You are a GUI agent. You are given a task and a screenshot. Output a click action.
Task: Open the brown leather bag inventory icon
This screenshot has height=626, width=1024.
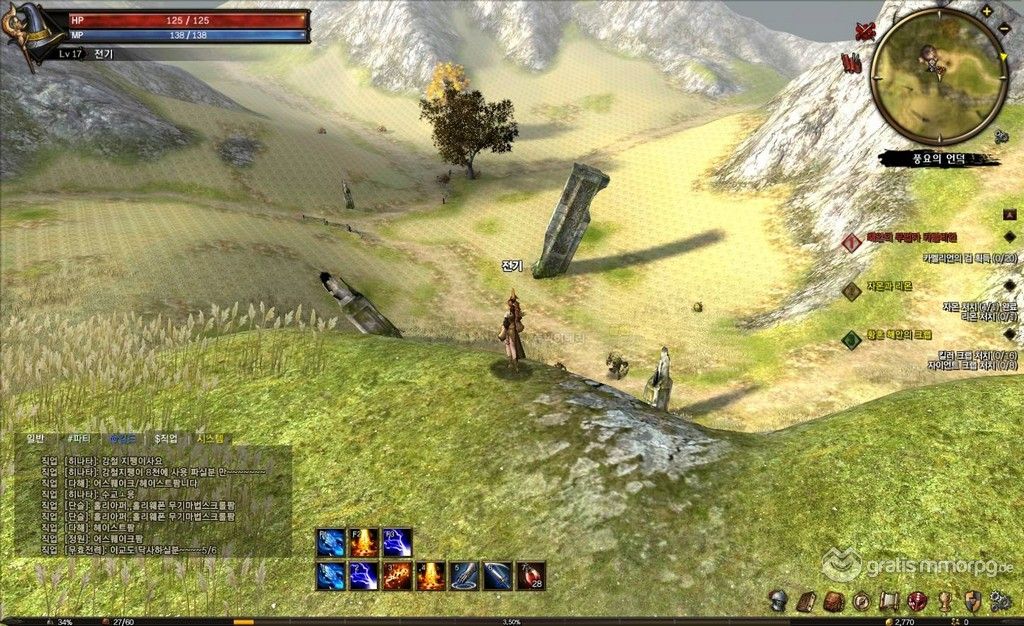(x=833, y=601)
